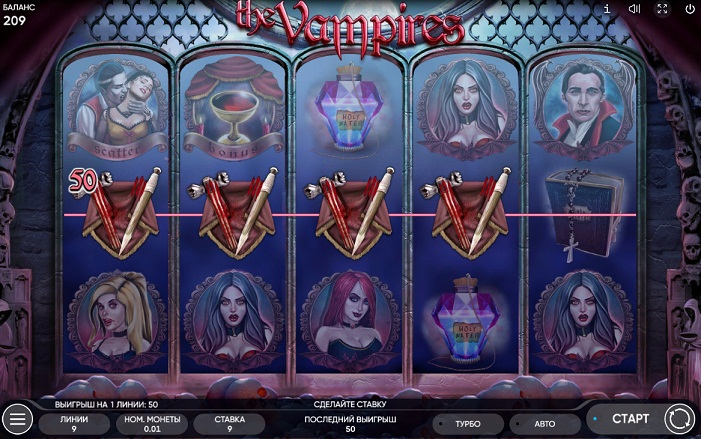Open the info paytable icon

[x=607, y=9]
